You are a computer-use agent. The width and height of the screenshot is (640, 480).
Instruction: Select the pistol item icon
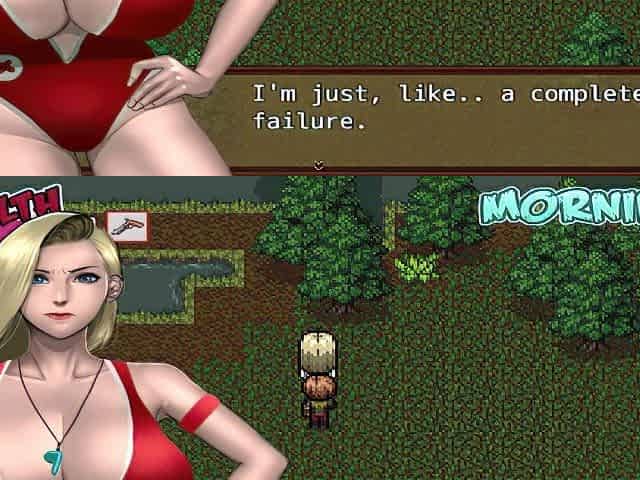pyautogui.click(x=127, y=227)
